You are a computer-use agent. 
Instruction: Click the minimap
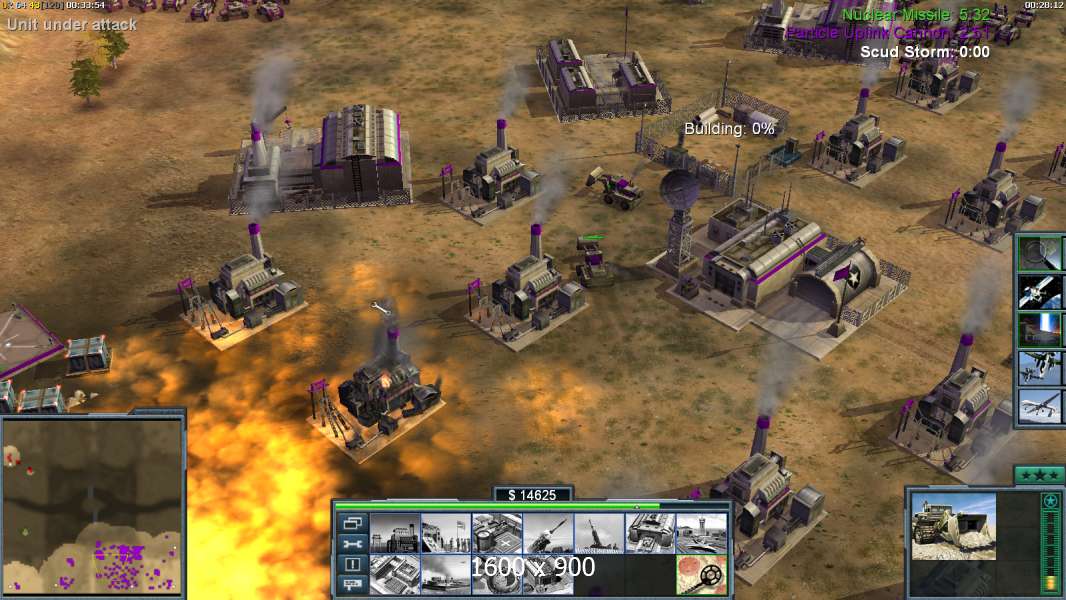pos(92,507)
